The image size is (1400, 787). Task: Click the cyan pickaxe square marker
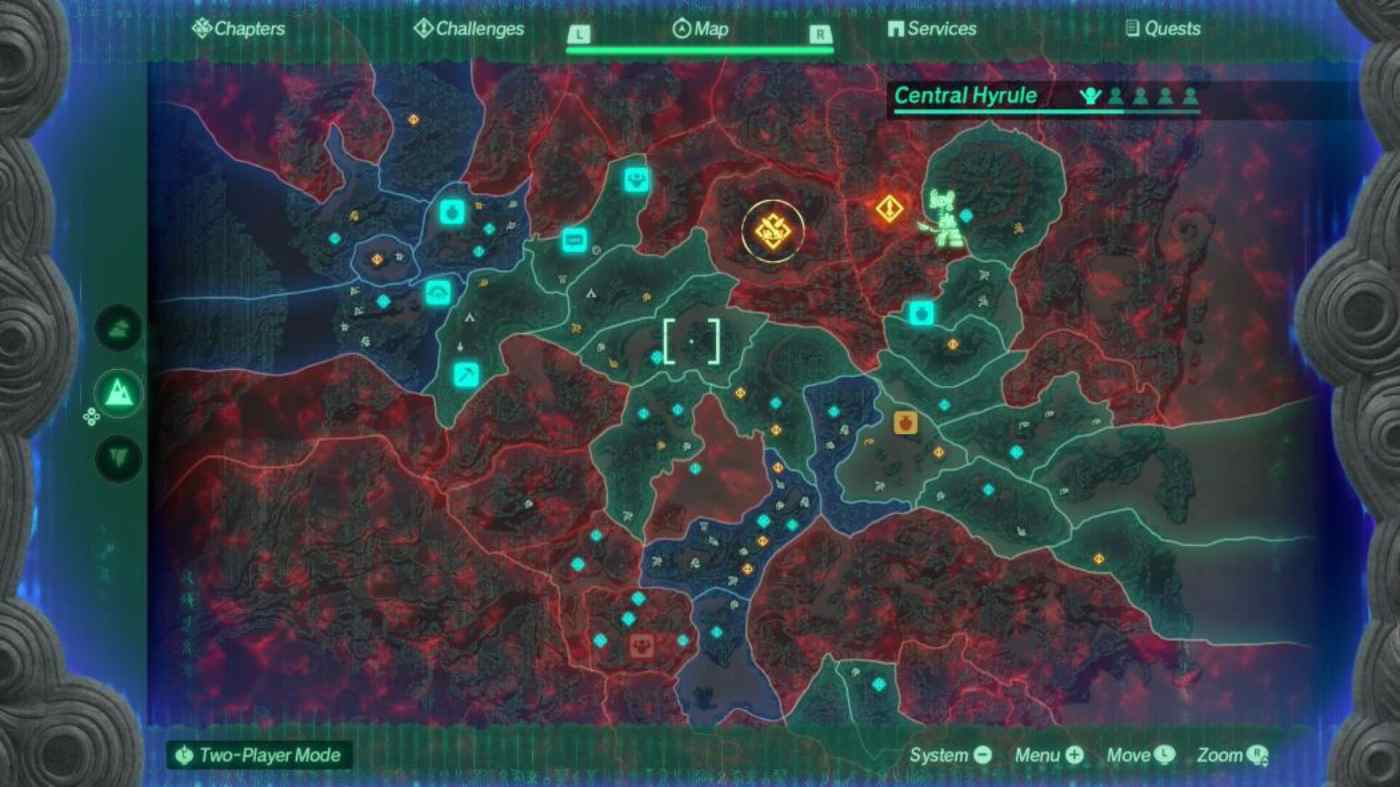(466, 374)
